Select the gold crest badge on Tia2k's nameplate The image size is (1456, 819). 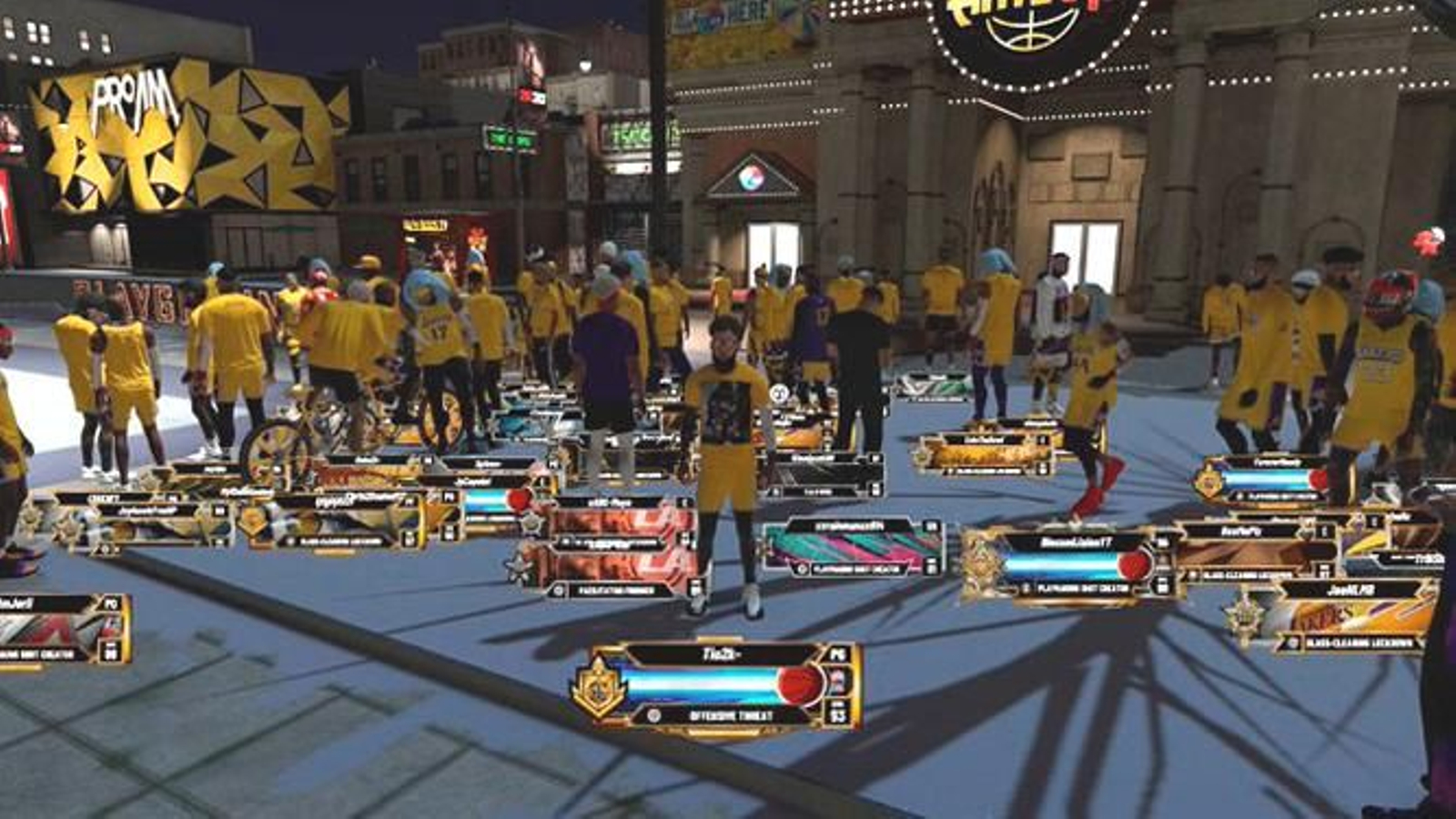pyautogui.click(x=598, y=685)
